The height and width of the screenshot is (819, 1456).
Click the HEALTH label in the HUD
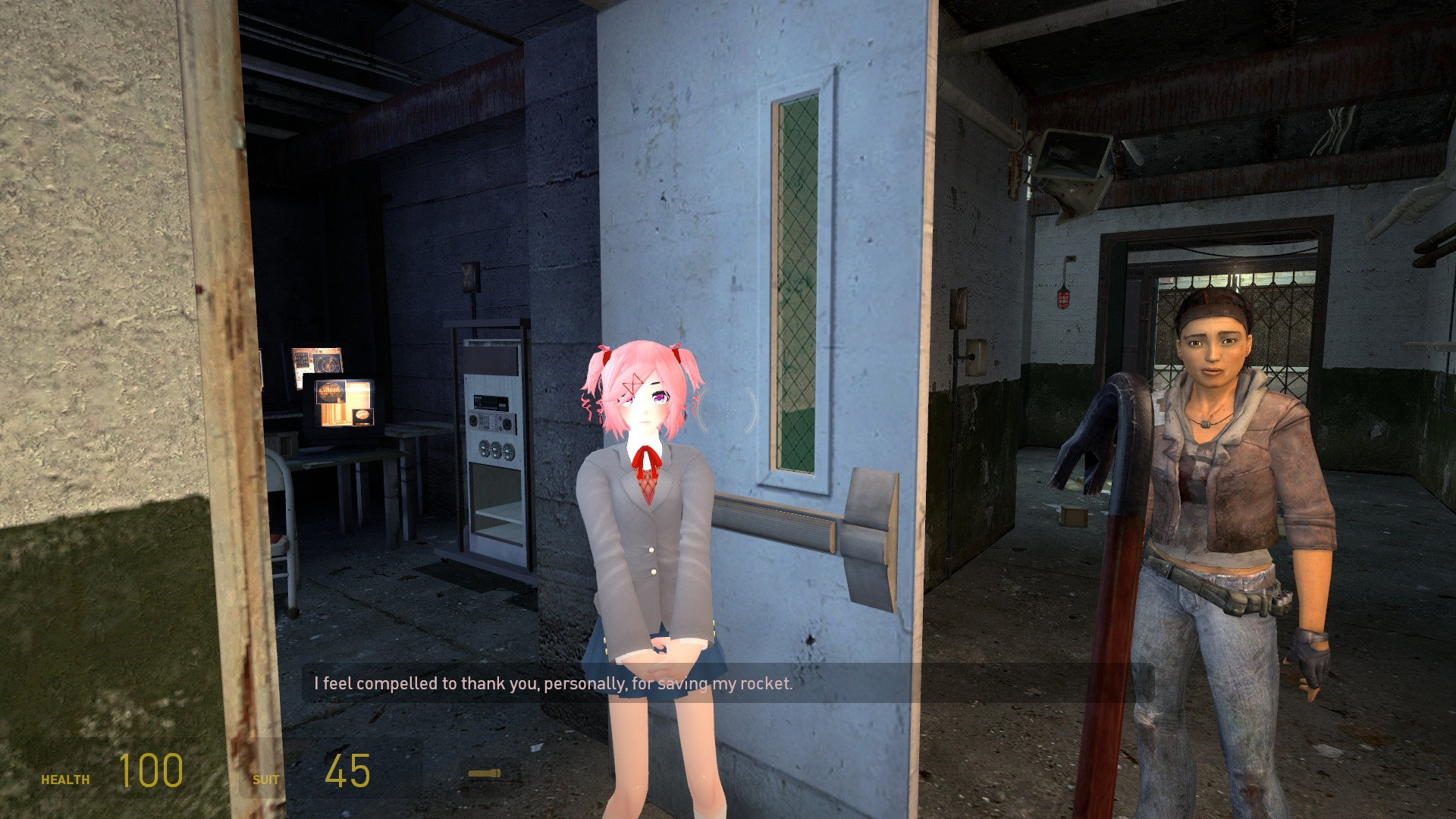coord(66,778)
